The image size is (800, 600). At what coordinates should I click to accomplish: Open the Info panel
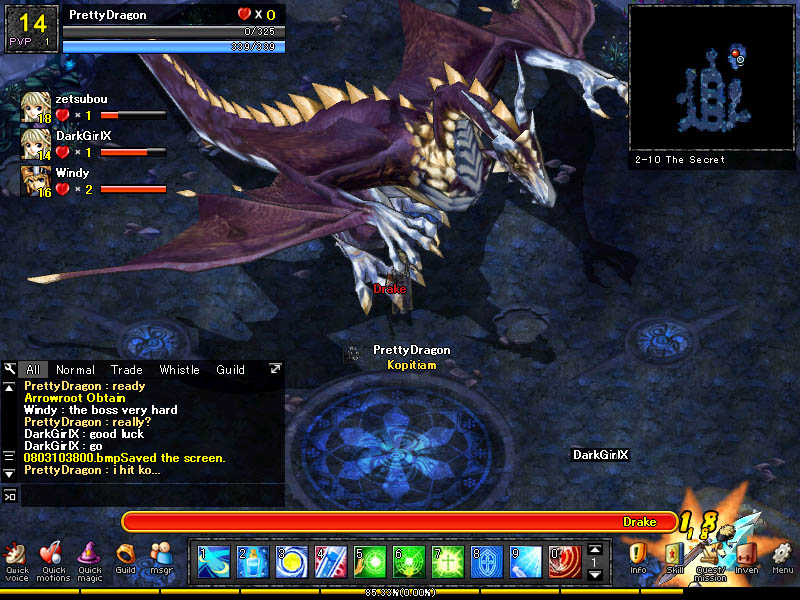(x=638, y=557)
